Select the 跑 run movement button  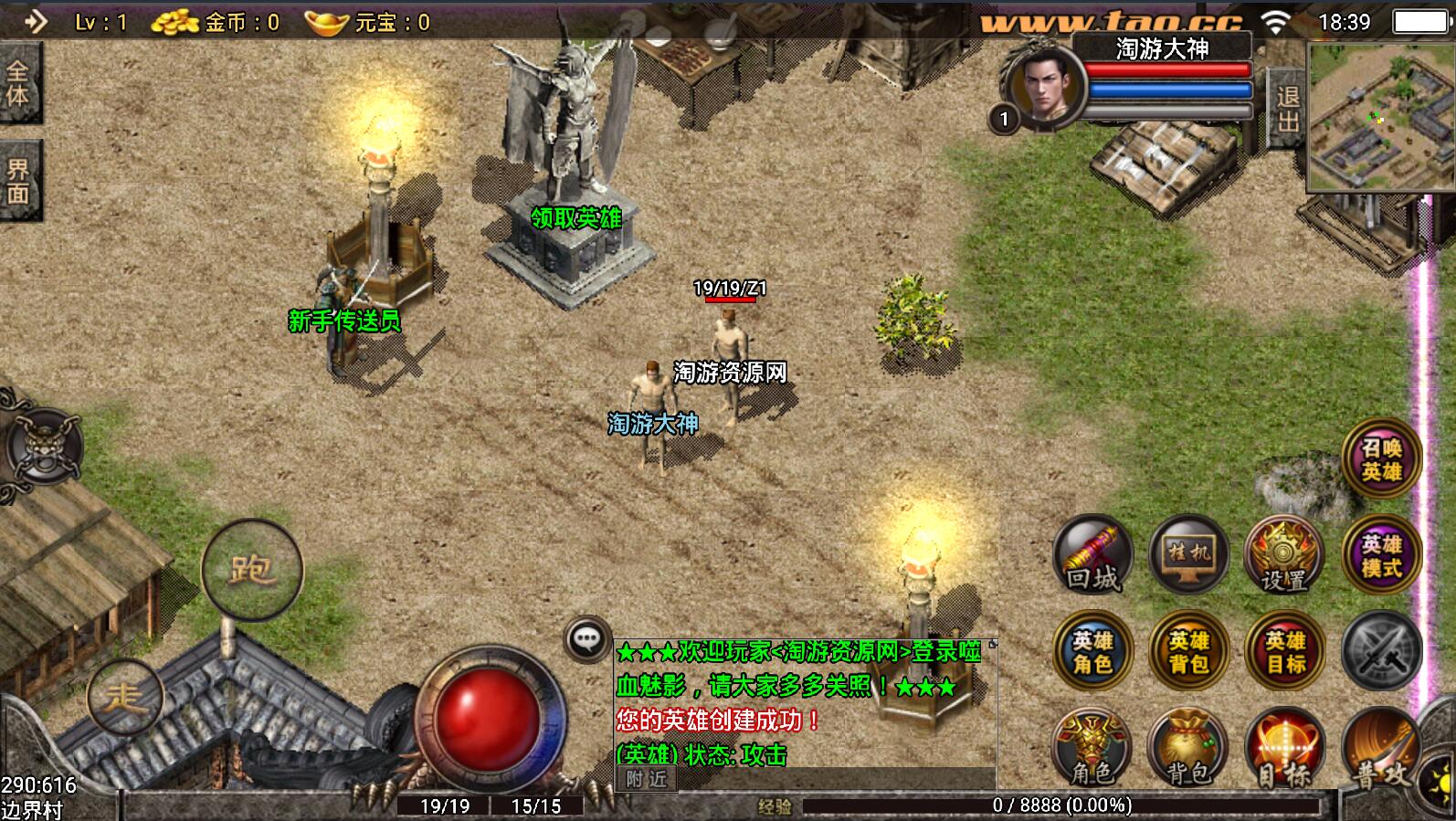point(251,570)
